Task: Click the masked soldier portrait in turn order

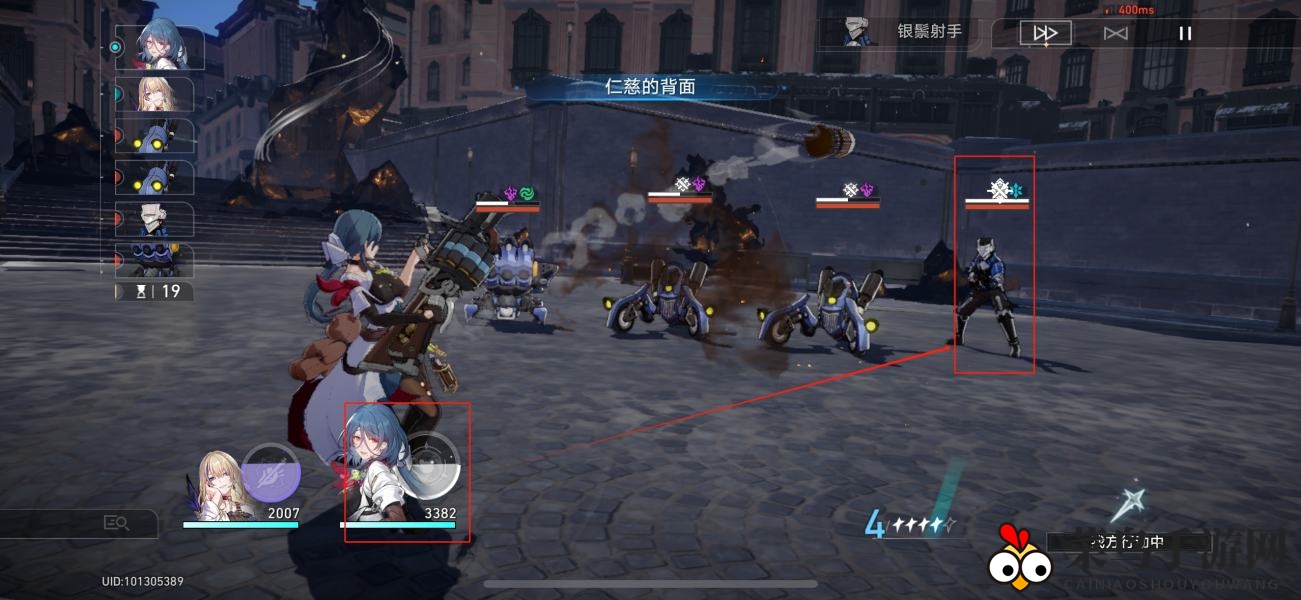Action: tap(163, 219)
